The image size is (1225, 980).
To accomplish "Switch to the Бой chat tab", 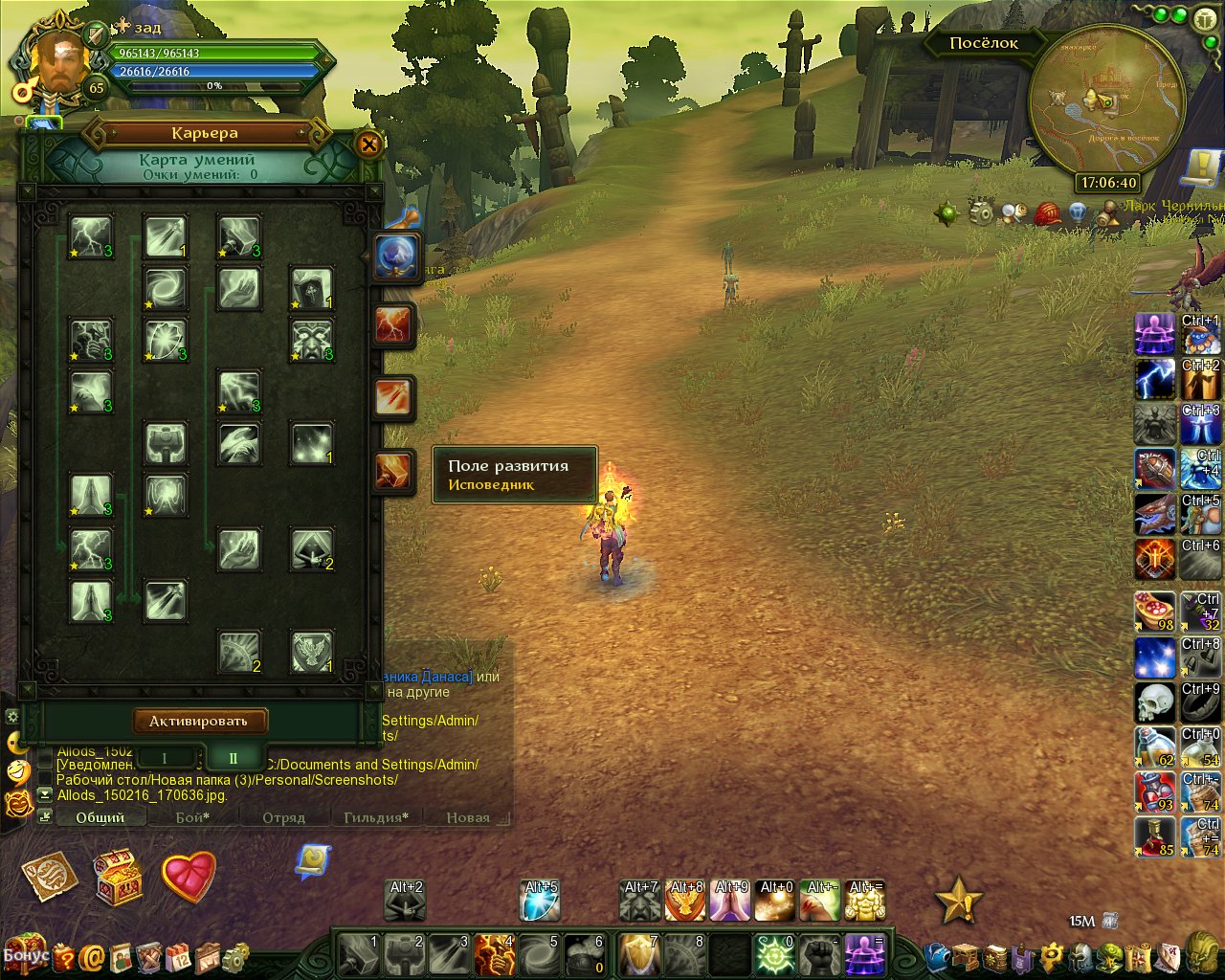I will pyautogui.click(x=191, y=817).
